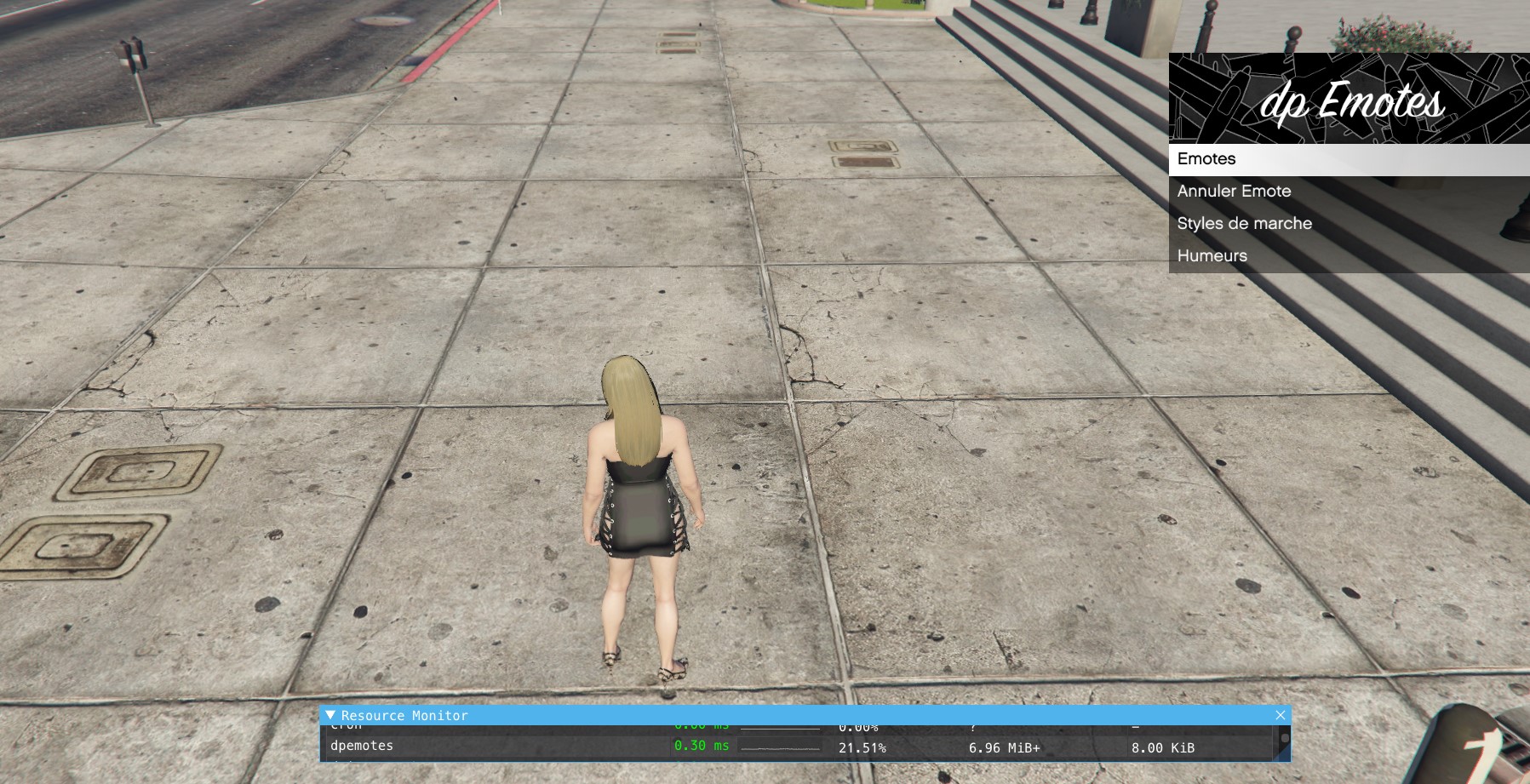This screenshot has width=1530, height=784.
Task: Click the 21.51% usage value for dpemotes
Action: pyautogui.click(x=862, y=749)
